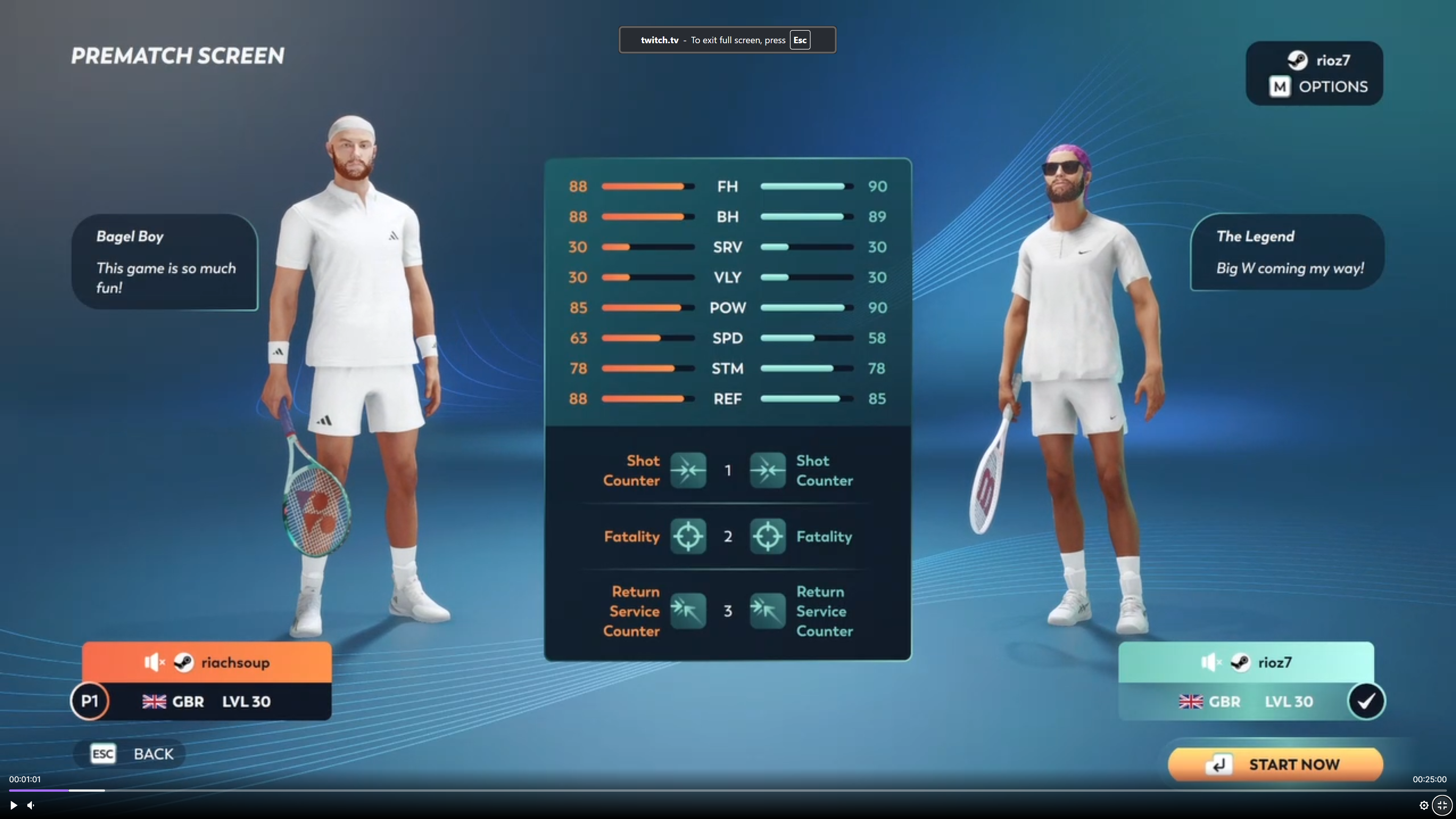Viewport: 1456px width, 819px height.
Task: Click the START NOW button
Action: [1275, 764]
